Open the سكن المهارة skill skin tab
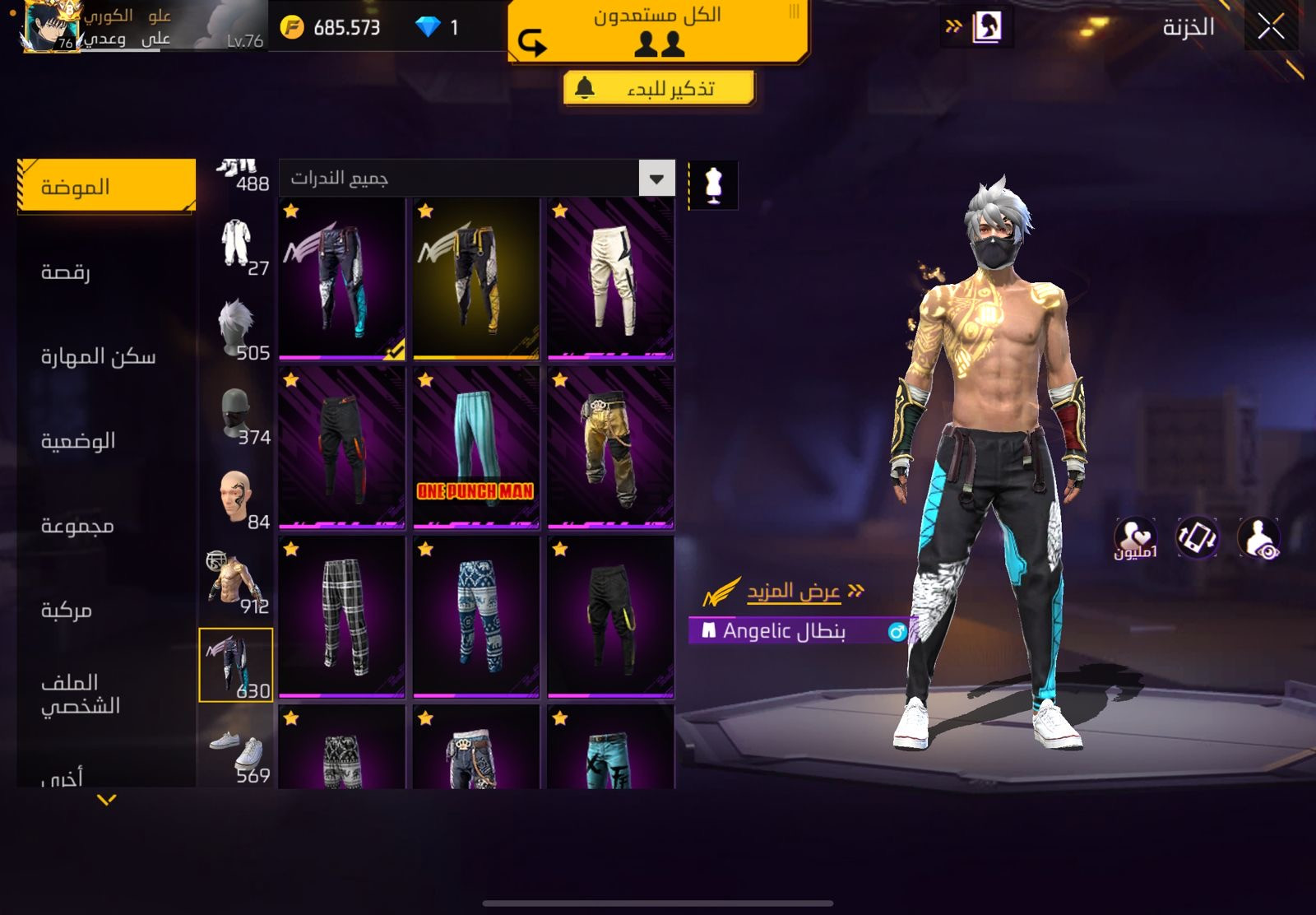Screen dimensions: 1316x915 pyautogui.click(x=98, y=356)
